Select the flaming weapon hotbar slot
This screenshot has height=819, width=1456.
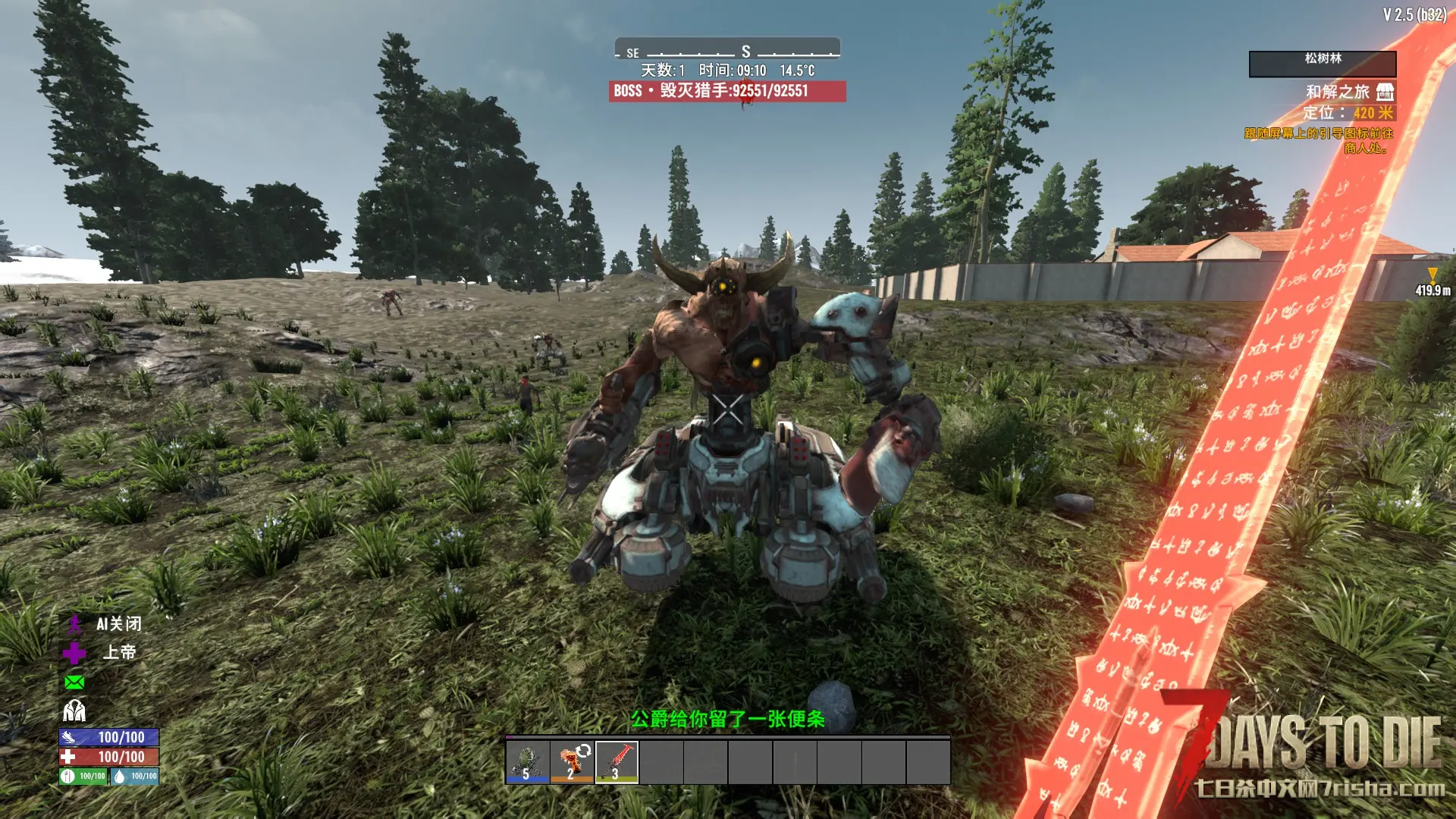click(x=573, y=761)
